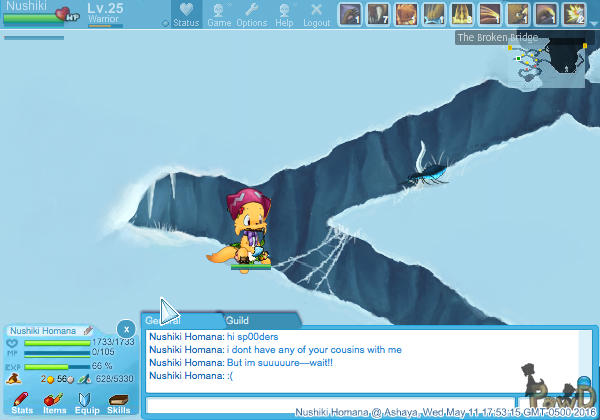This screenshot has width=600, height=420.
Task: Open the Options menu
Action: [251, 14]
